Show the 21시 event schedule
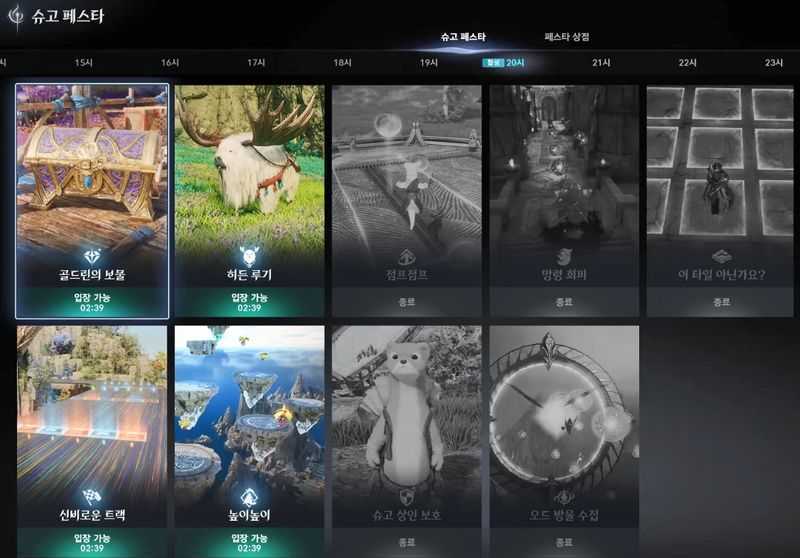This screenshot has height=558, width=800. coord(601,63)
